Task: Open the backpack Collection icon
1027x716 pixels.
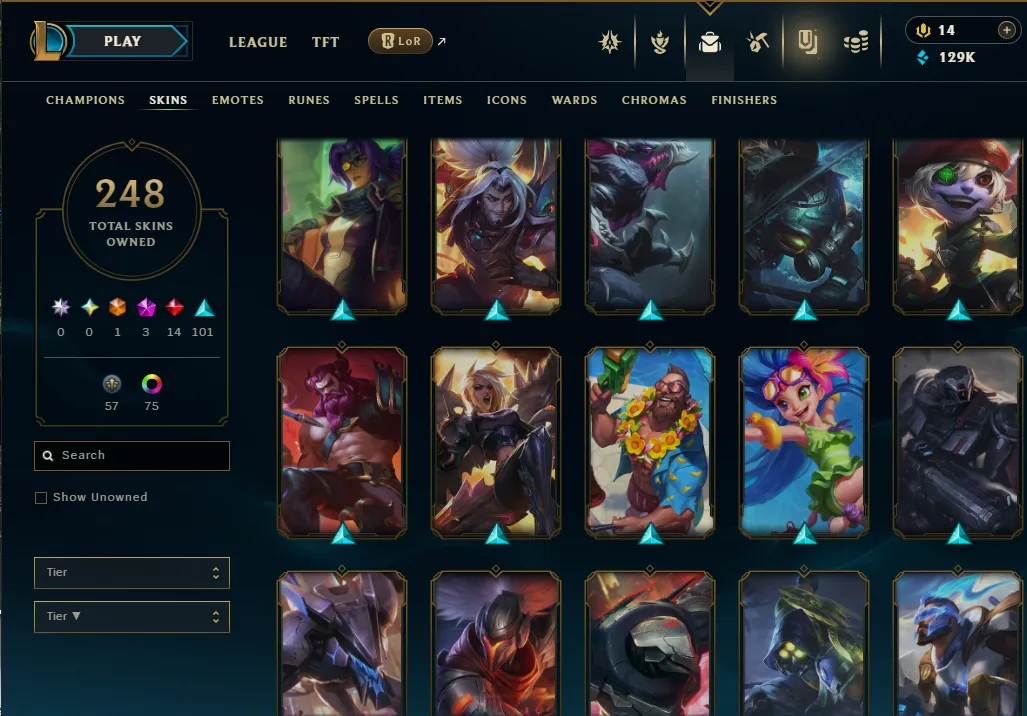Action: (x=710, y=42)
